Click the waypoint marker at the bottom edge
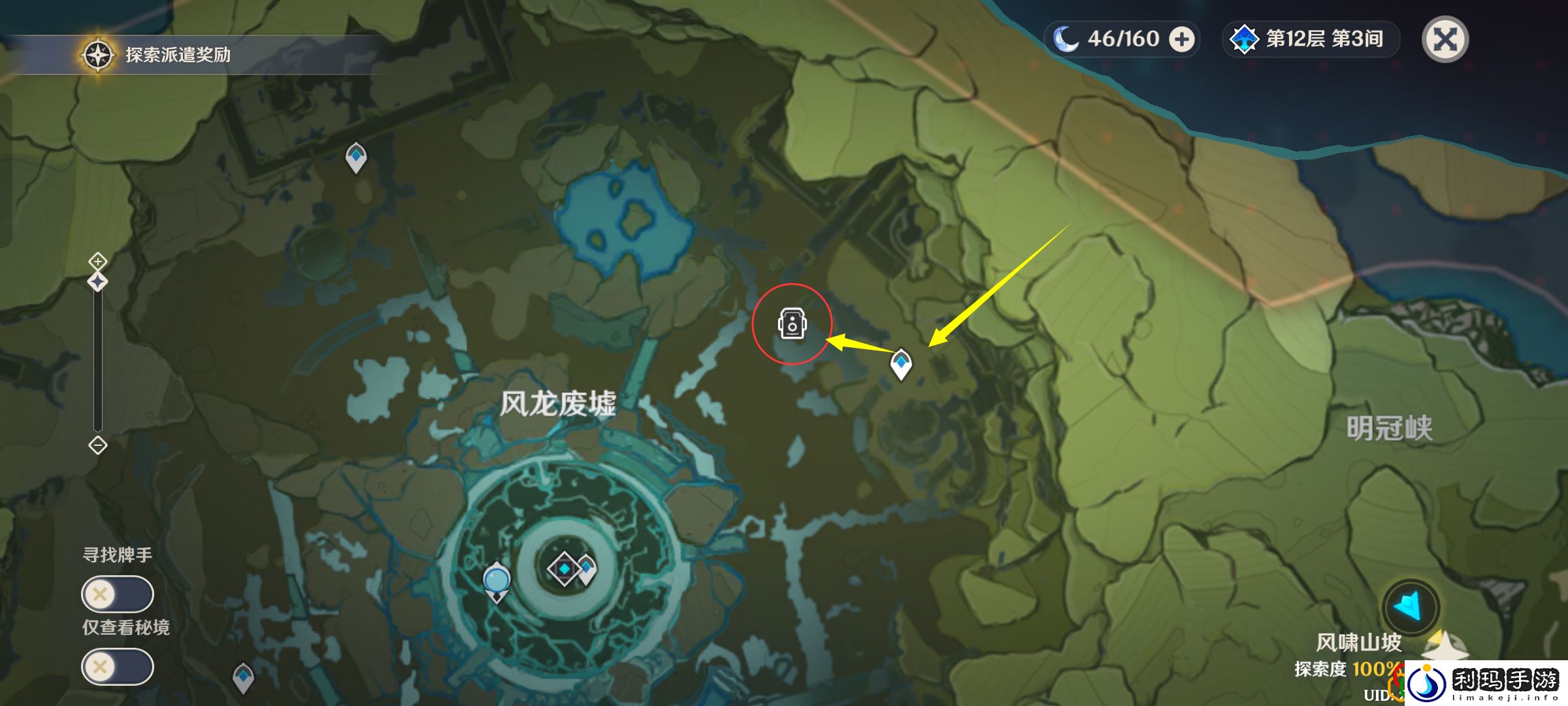 point(242,677)
